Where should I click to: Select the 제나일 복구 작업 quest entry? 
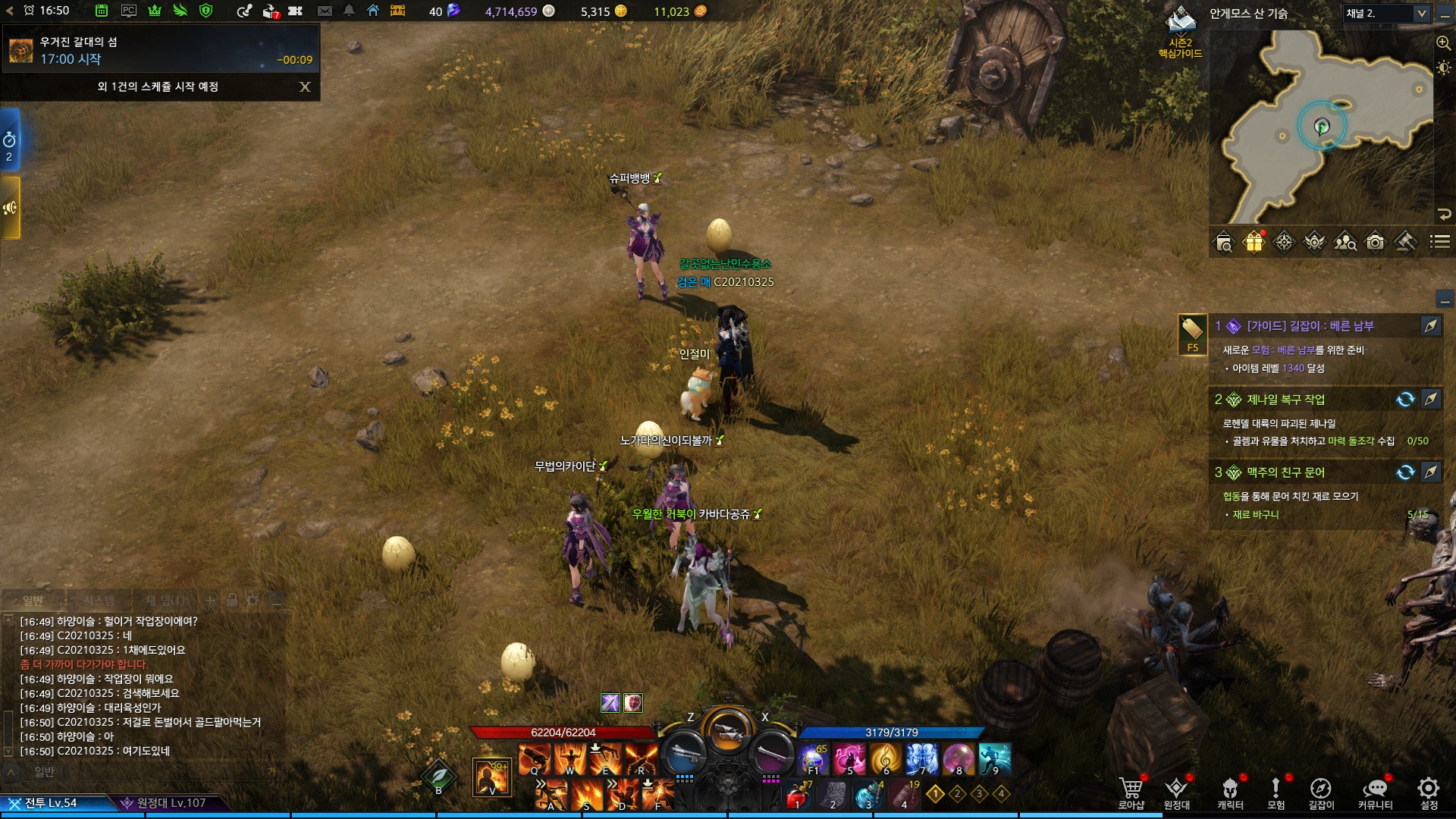[x=1285, y=400]
